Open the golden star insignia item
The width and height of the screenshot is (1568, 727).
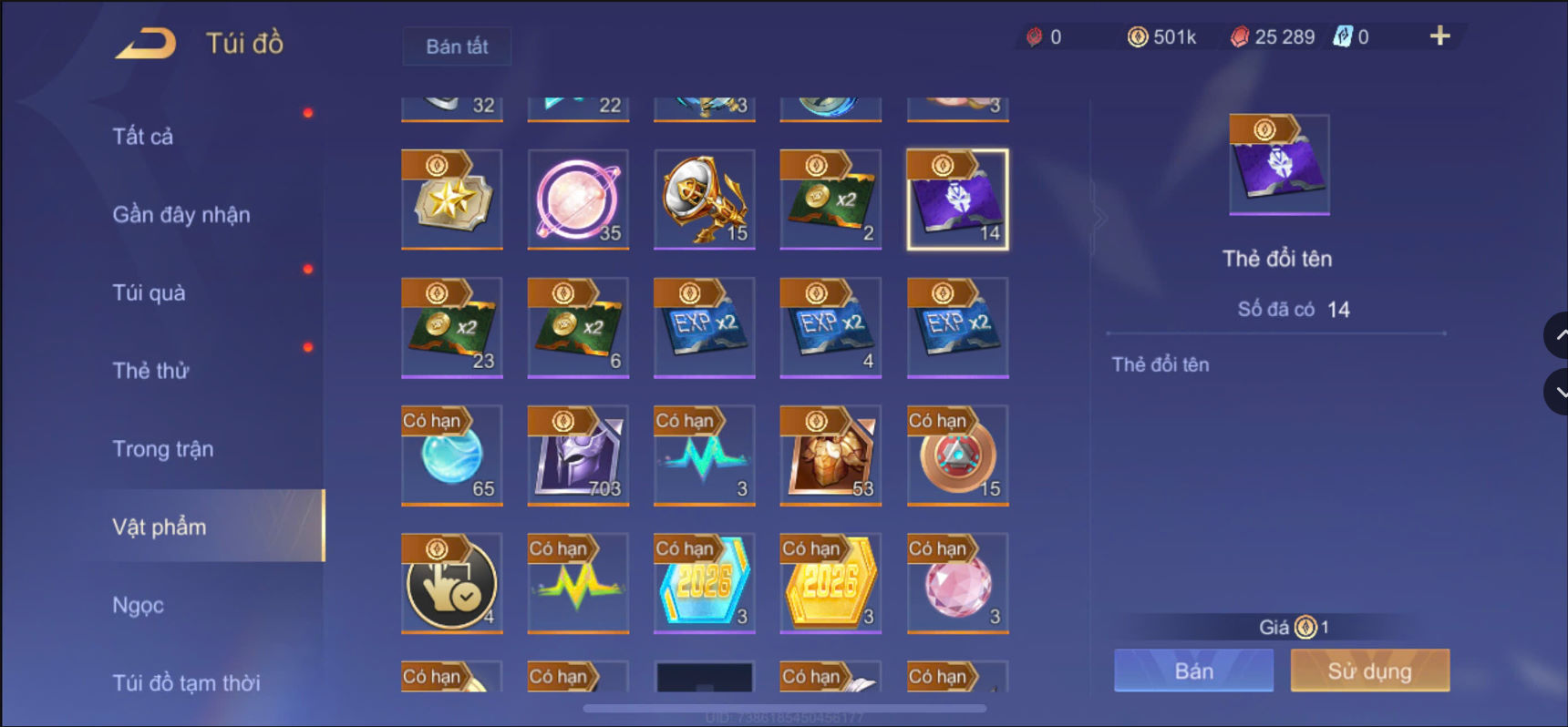[452, 199]
